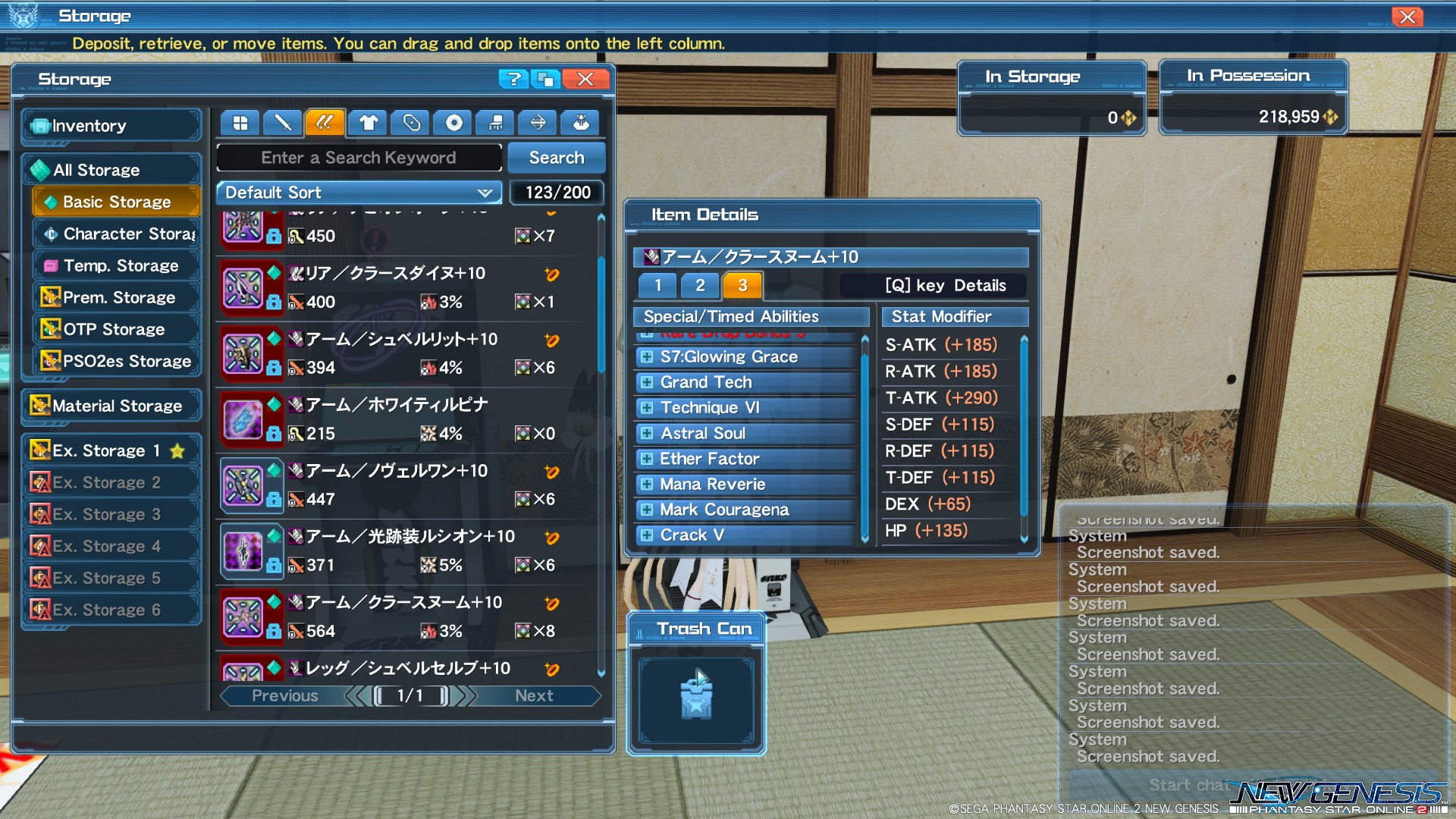Image resolution: width=1456 pixels, height=819 pixels.
Task: Open Temp. Storage in the sidebar
Action: tap(115, 265)
